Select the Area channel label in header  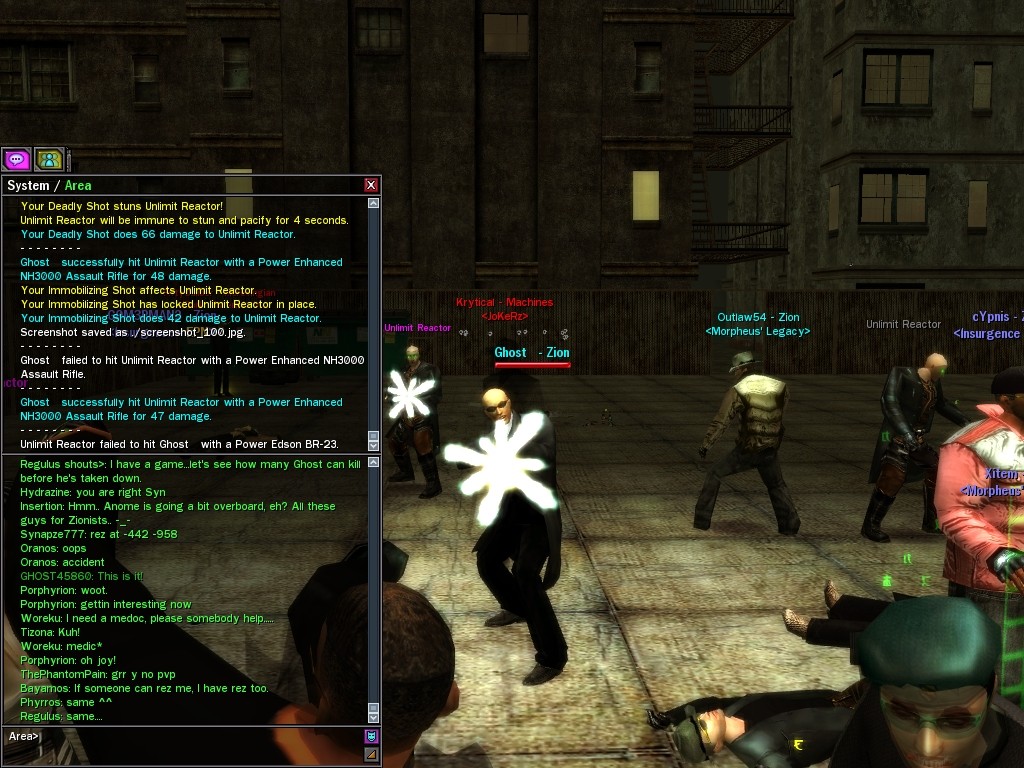78,185
